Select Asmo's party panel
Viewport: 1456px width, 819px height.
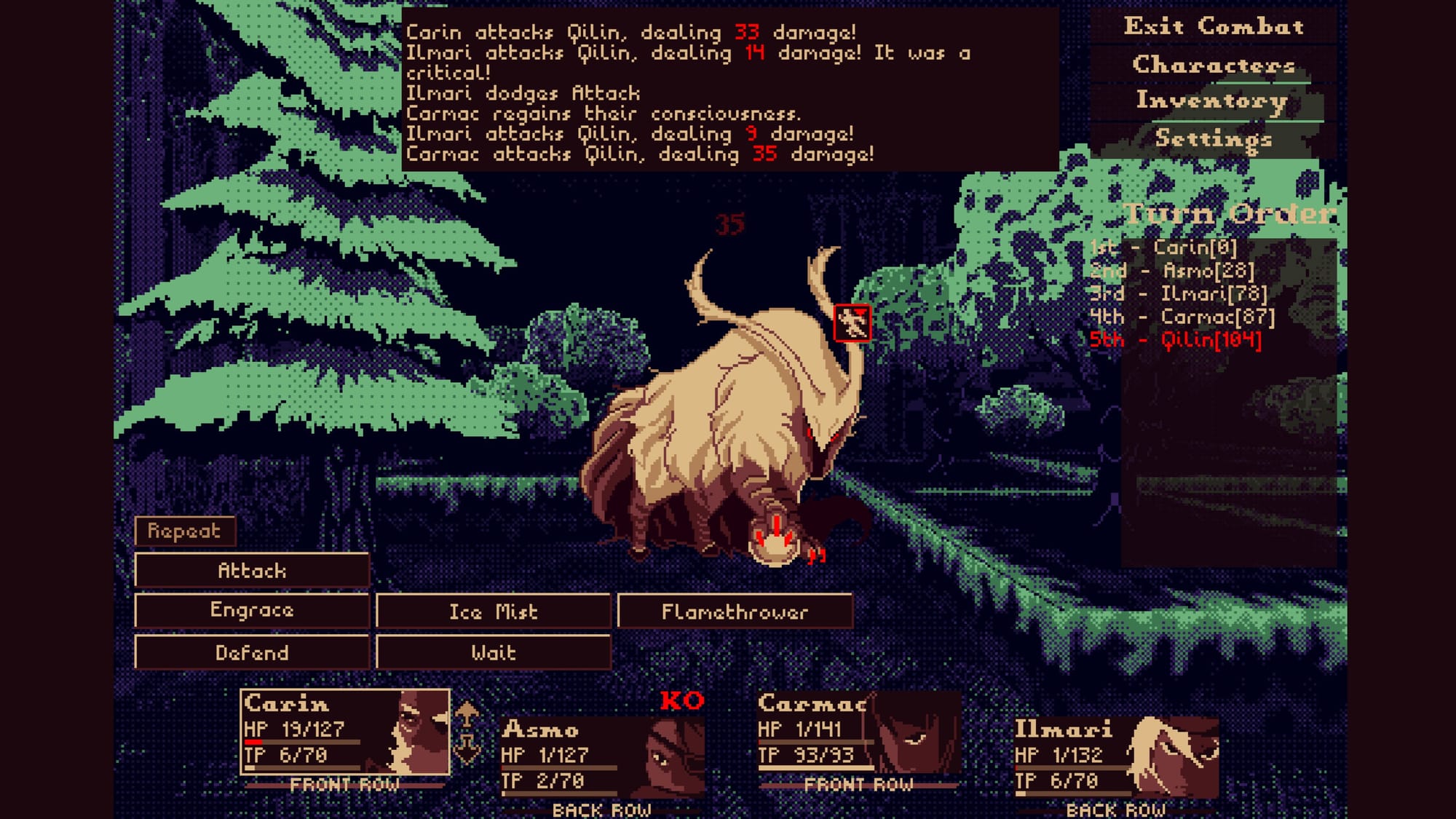pos(602,757)
